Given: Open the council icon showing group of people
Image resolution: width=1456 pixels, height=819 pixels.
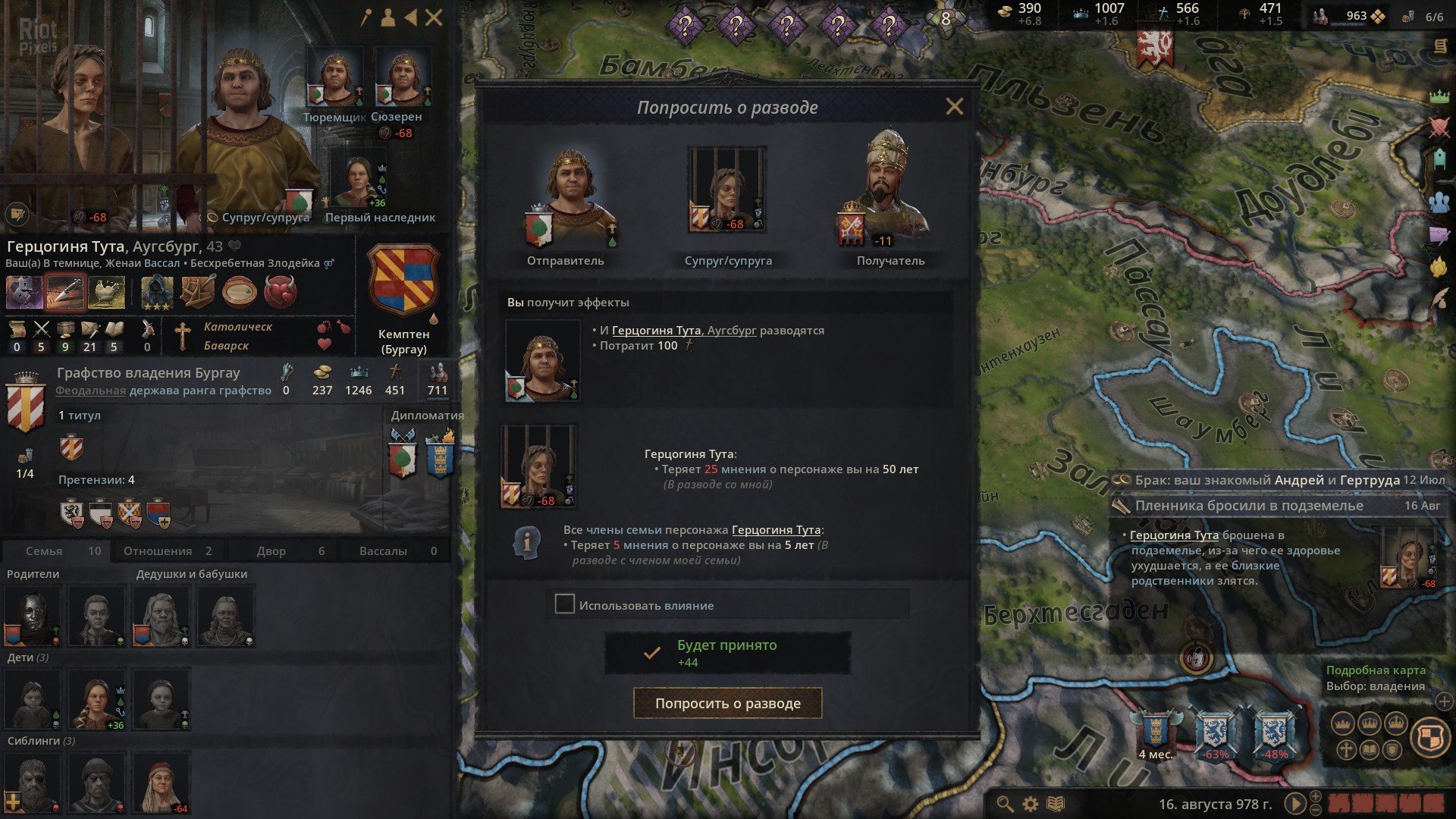Looking at the screenshot, I should [1439, 200].
